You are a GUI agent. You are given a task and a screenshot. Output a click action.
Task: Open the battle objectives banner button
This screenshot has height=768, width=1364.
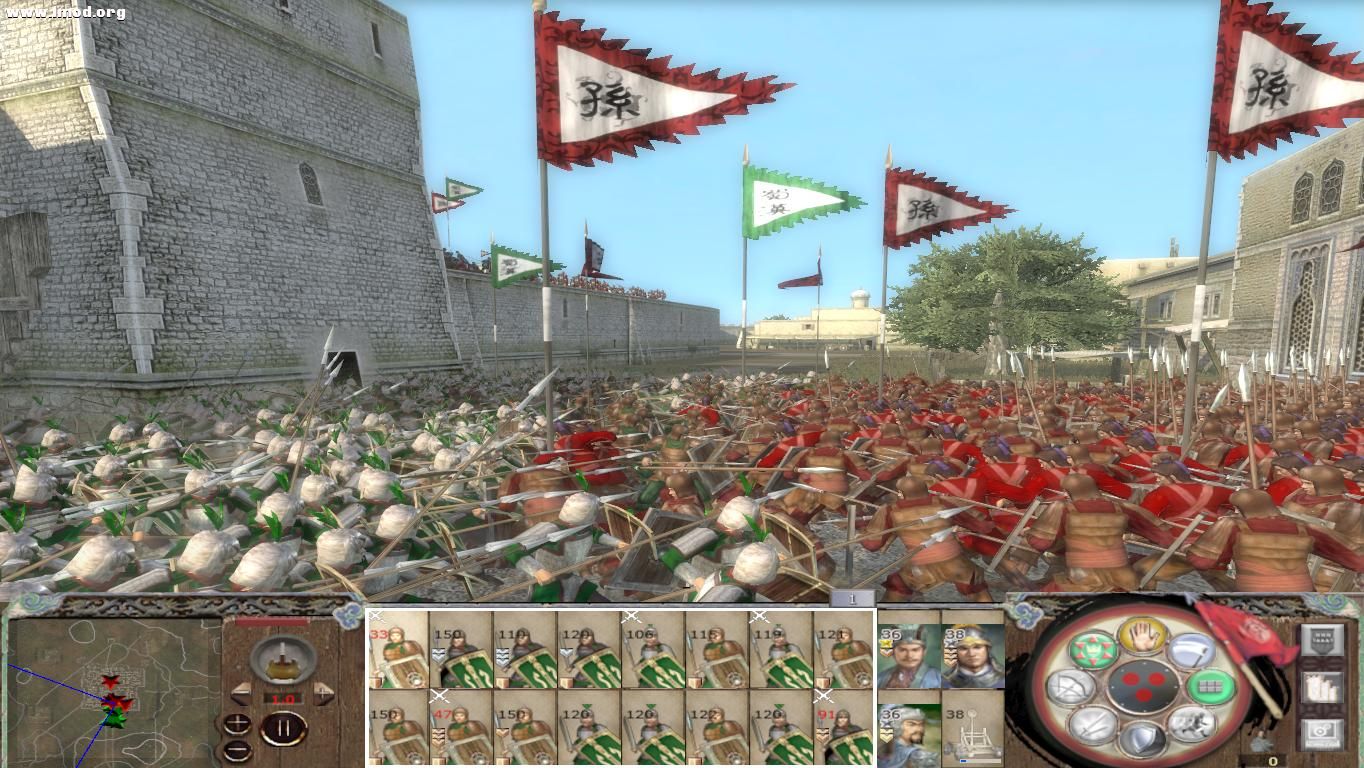coord(1321,639)
